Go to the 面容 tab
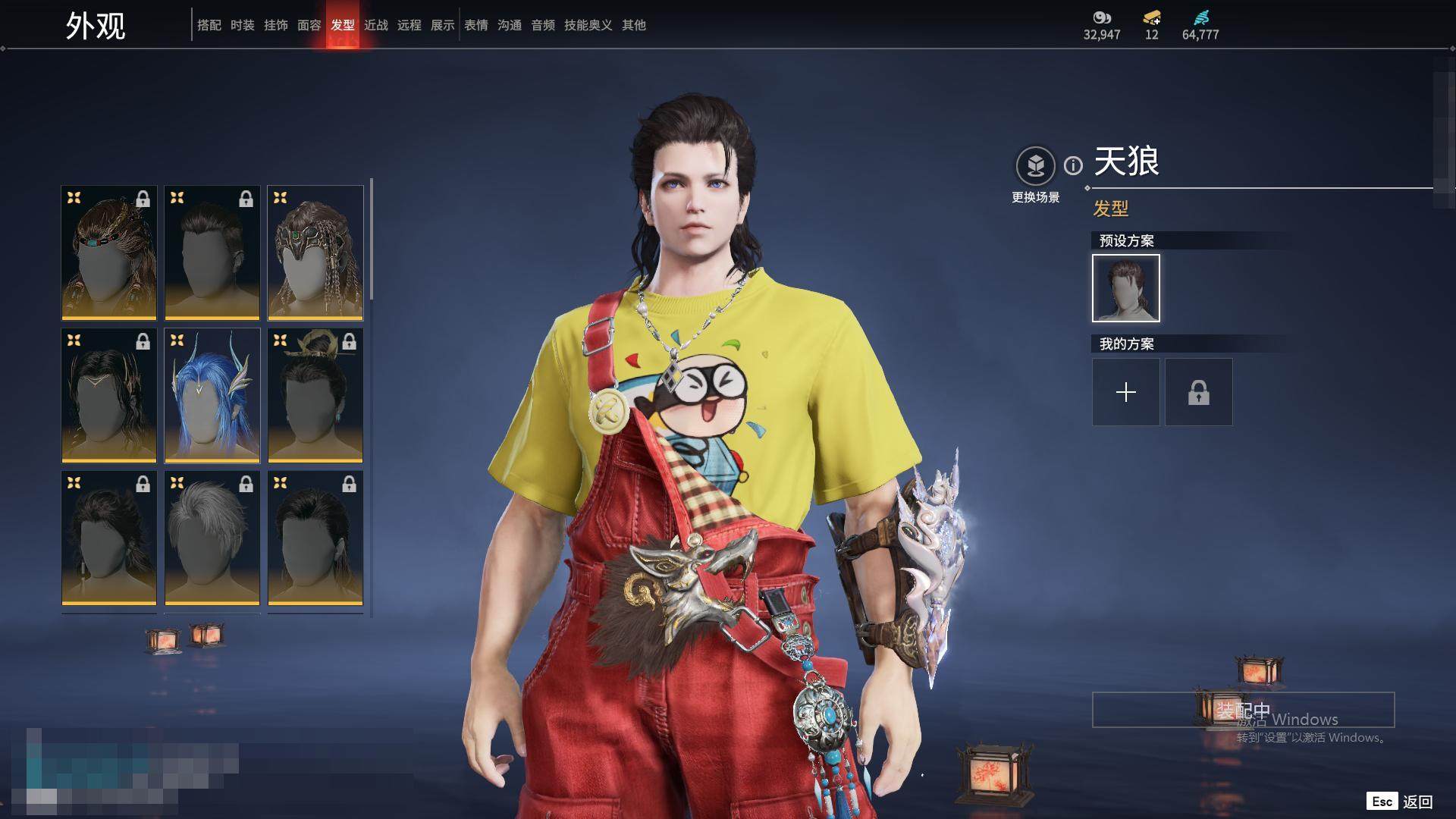Screen dimensions: 1456x819 click(309, 25)
